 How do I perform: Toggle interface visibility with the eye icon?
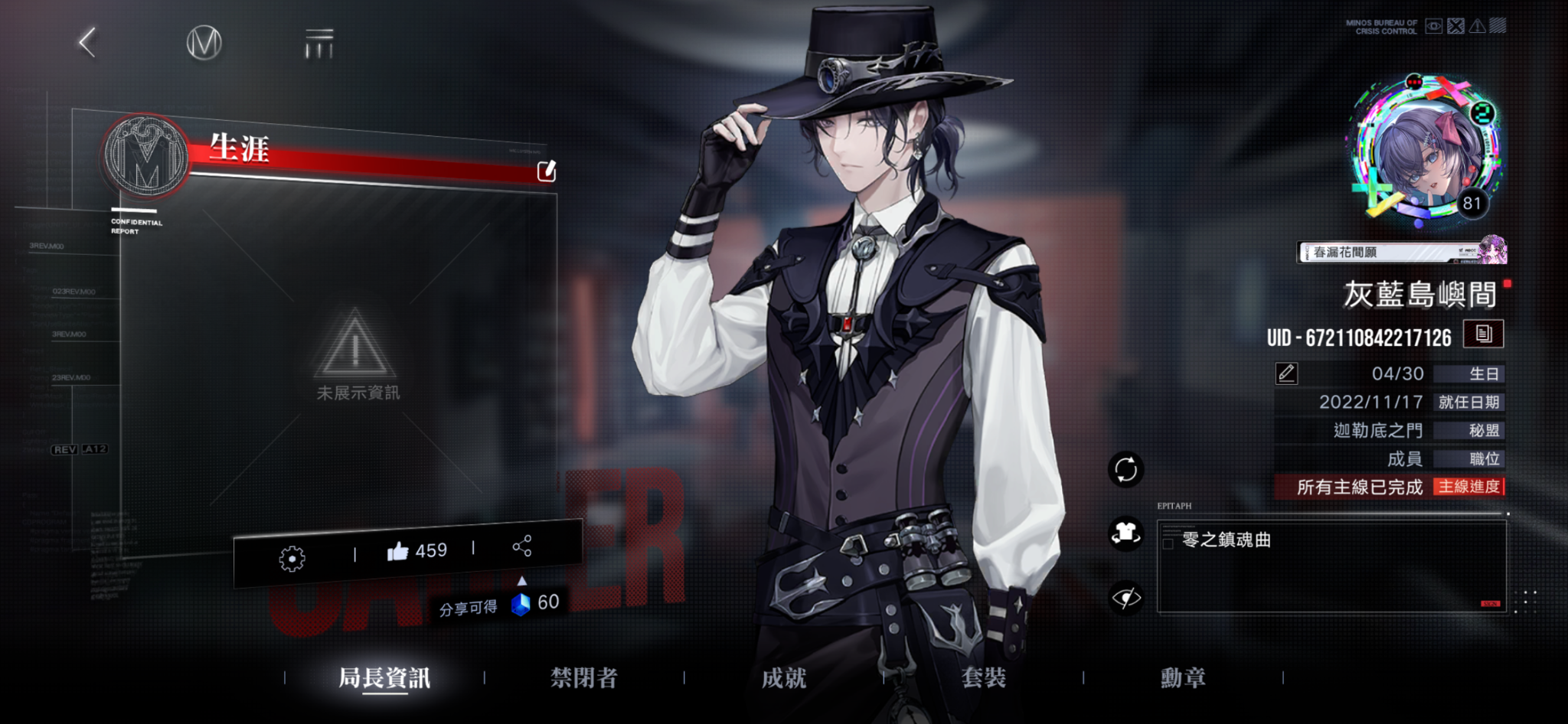1125,597
